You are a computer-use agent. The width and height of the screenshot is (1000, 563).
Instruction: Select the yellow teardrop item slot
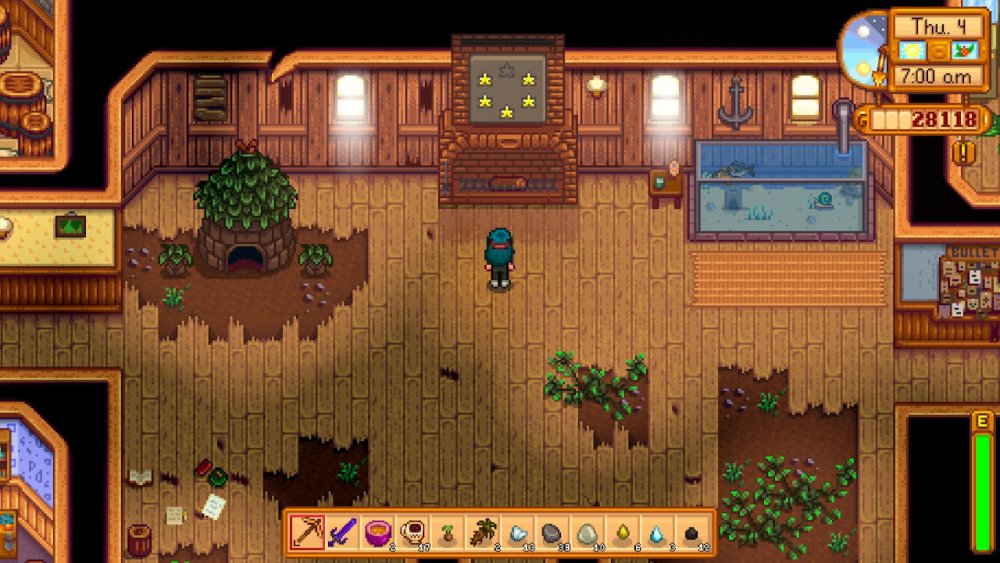tap(622, 532)
